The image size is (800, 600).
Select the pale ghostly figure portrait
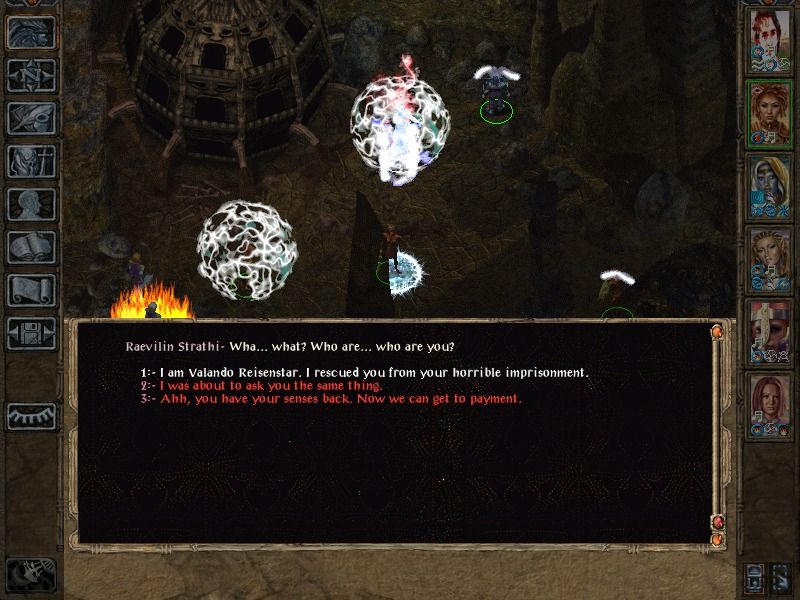(770, 332)
